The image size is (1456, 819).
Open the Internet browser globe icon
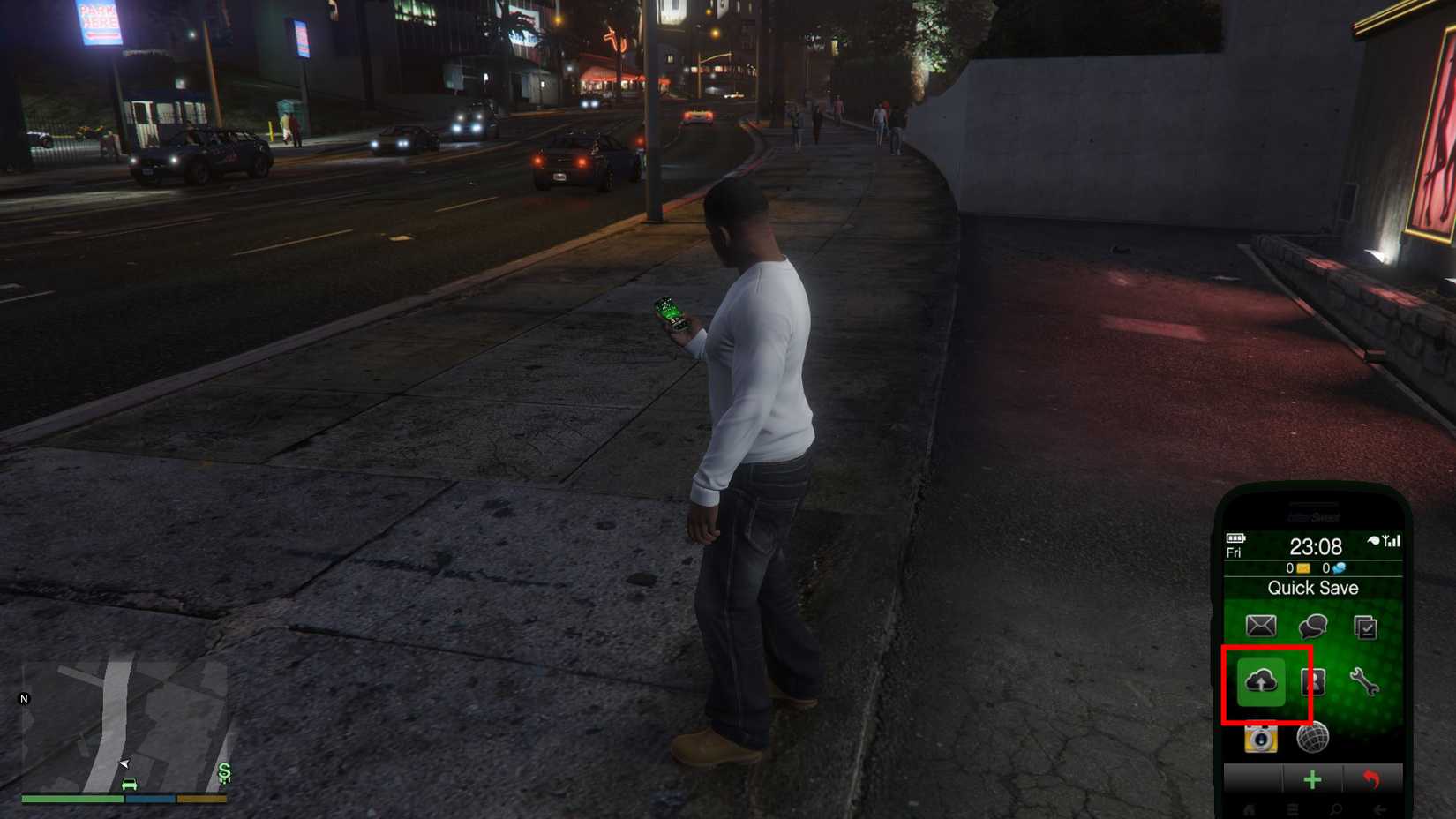(1311, 738)
